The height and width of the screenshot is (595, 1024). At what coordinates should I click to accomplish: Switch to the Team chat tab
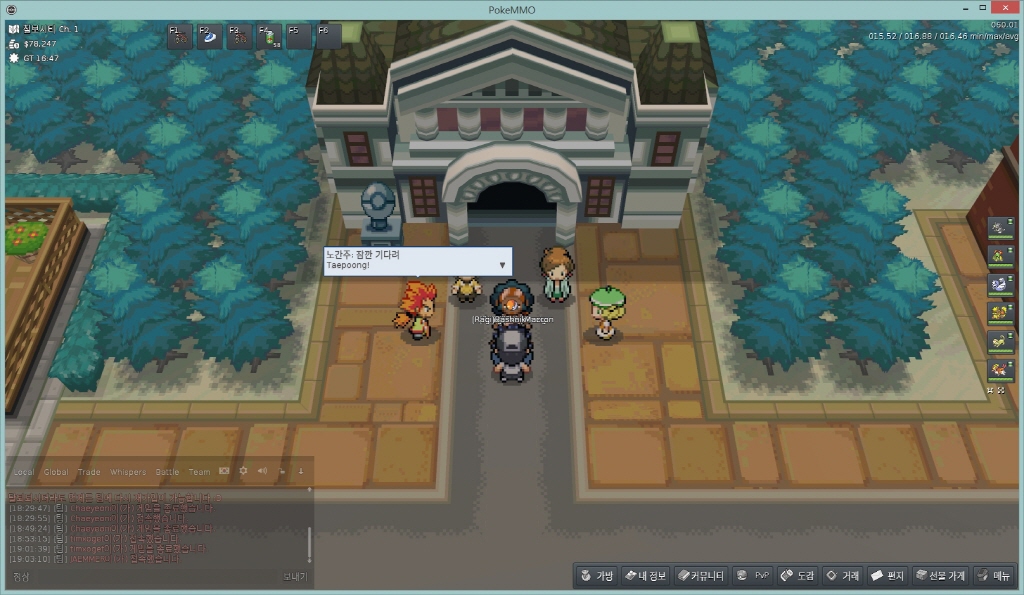[x=199, y=472]
